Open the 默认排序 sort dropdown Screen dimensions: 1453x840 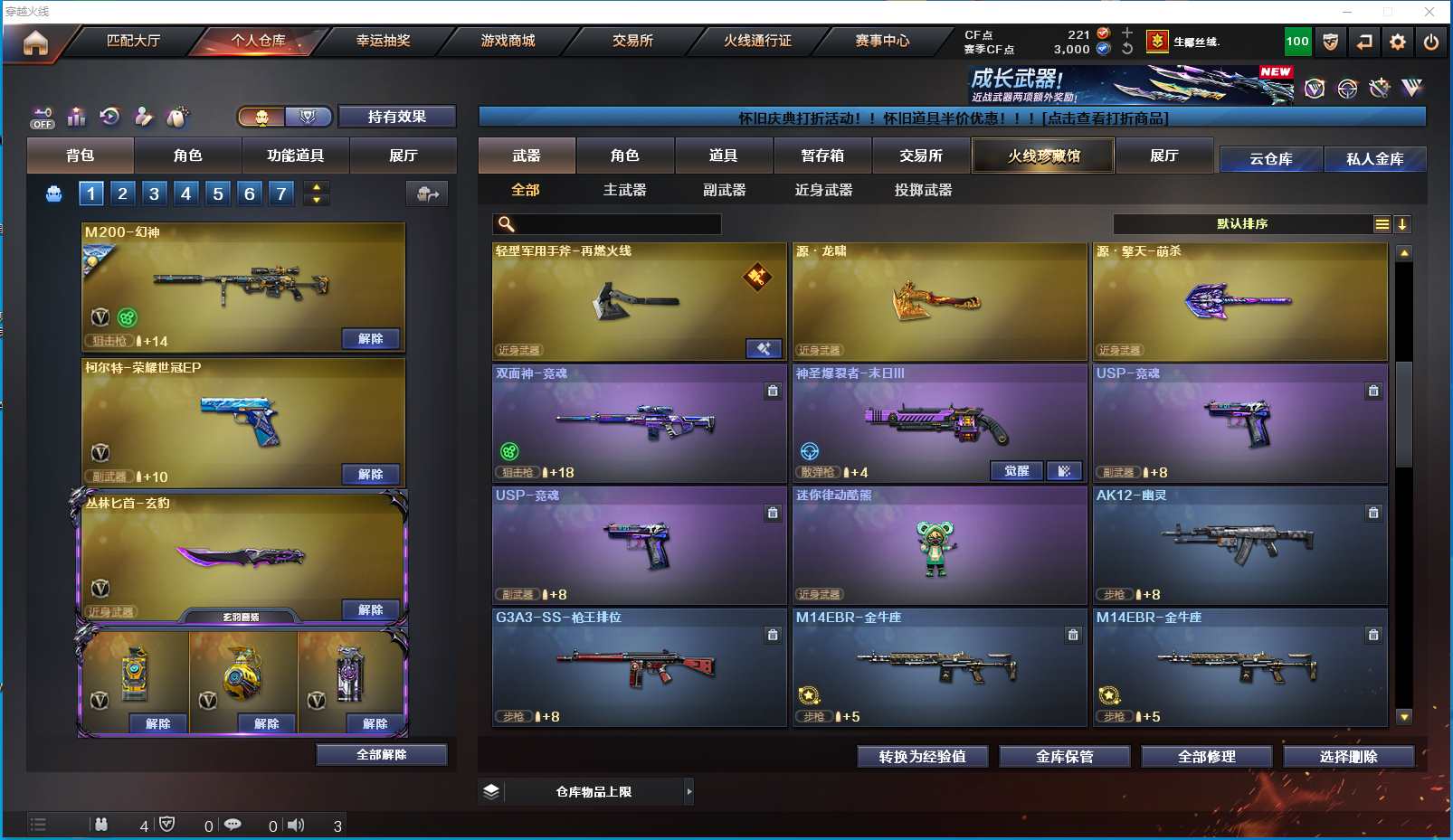[x=1242, y=224]
